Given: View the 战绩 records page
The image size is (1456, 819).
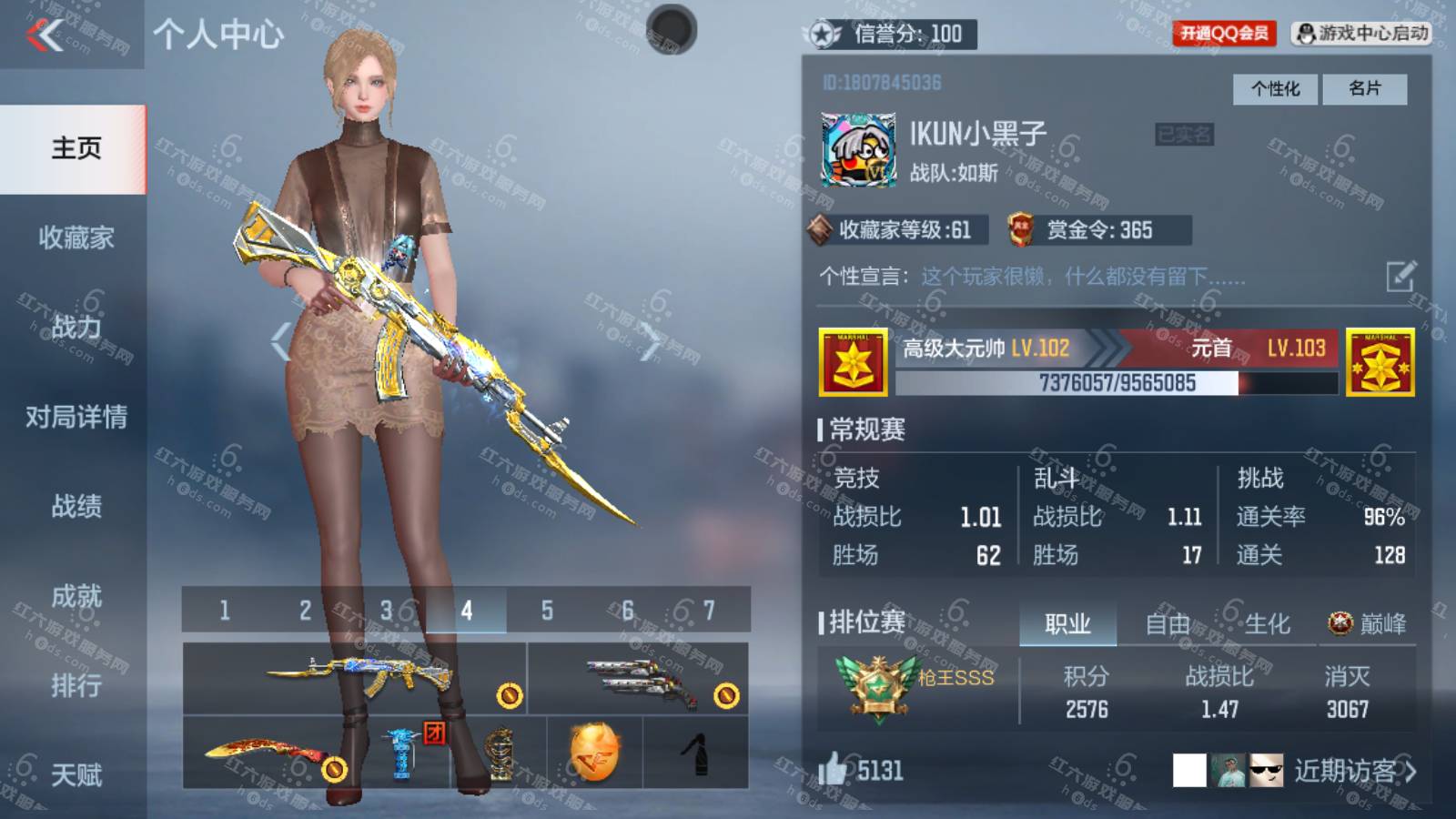Looking at the screenshot, I should [x=76, y=506].
